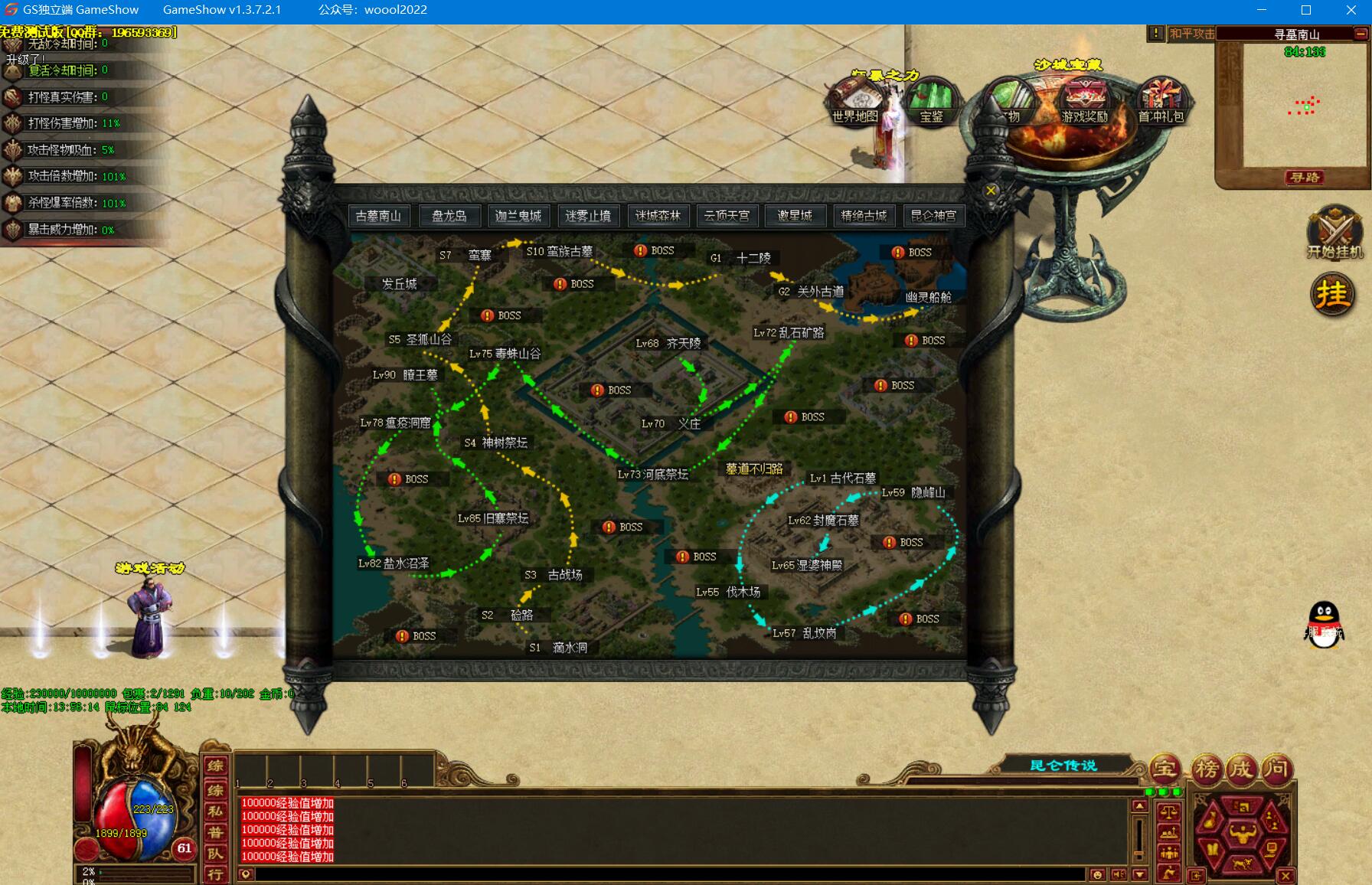1372x885 pixels.
Task: Open the 榜 ranking round button
Action: click(1207, 769)
